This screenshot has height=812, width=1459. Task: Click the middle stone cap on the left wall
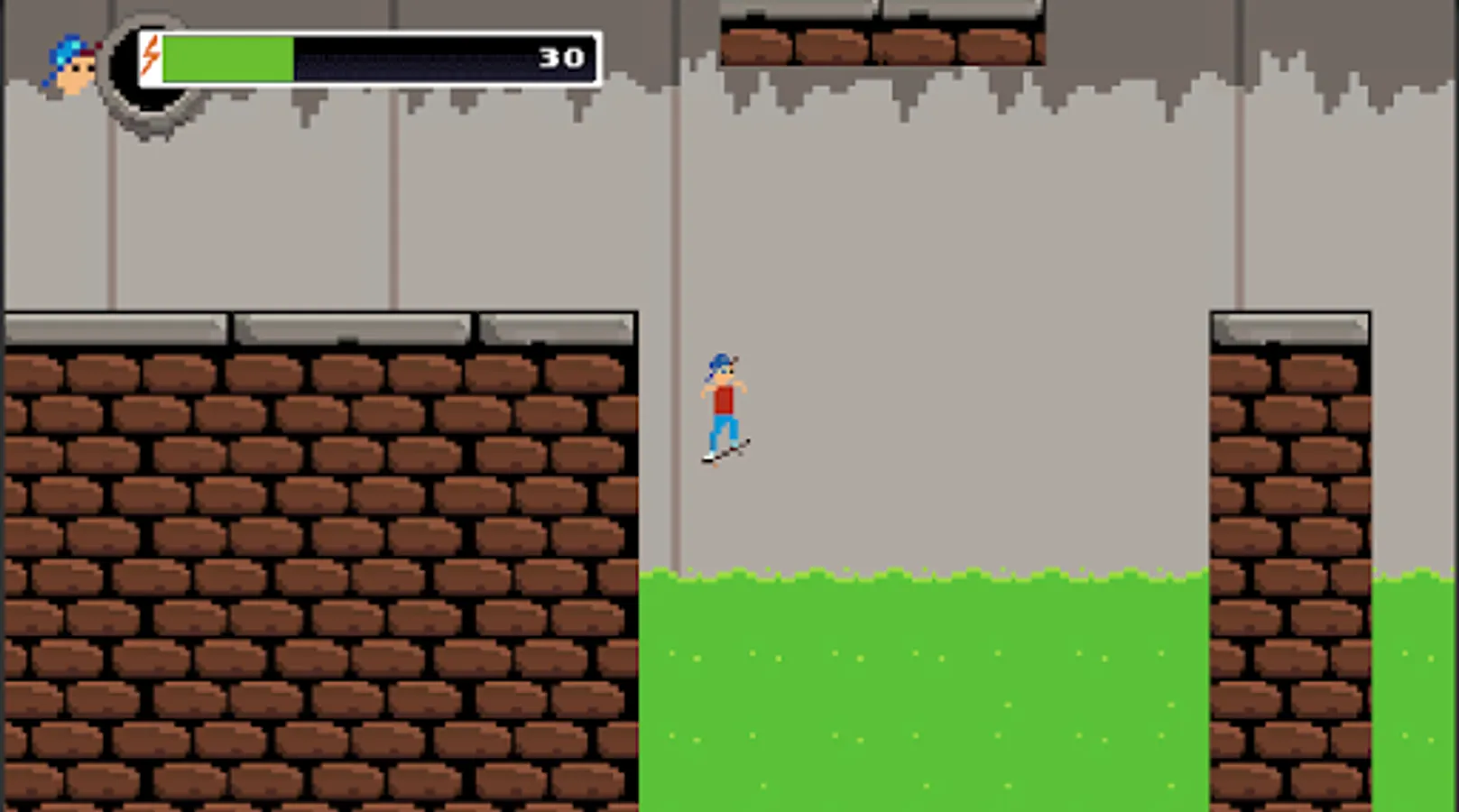pyautogui.click(x=352, y=328)
